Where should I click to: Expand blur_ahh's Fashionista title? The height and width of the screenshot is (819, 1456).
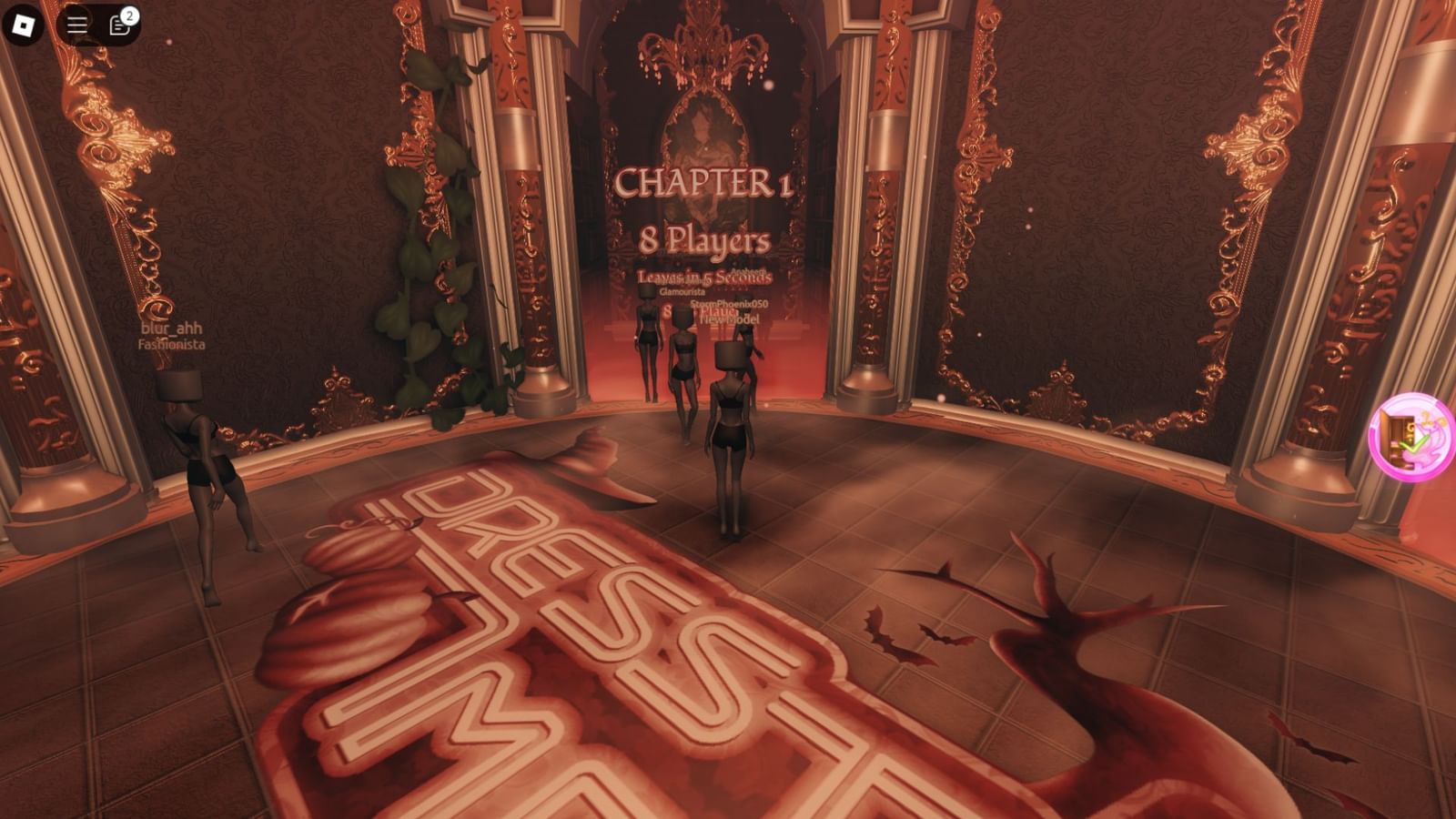tap(172, 344)
